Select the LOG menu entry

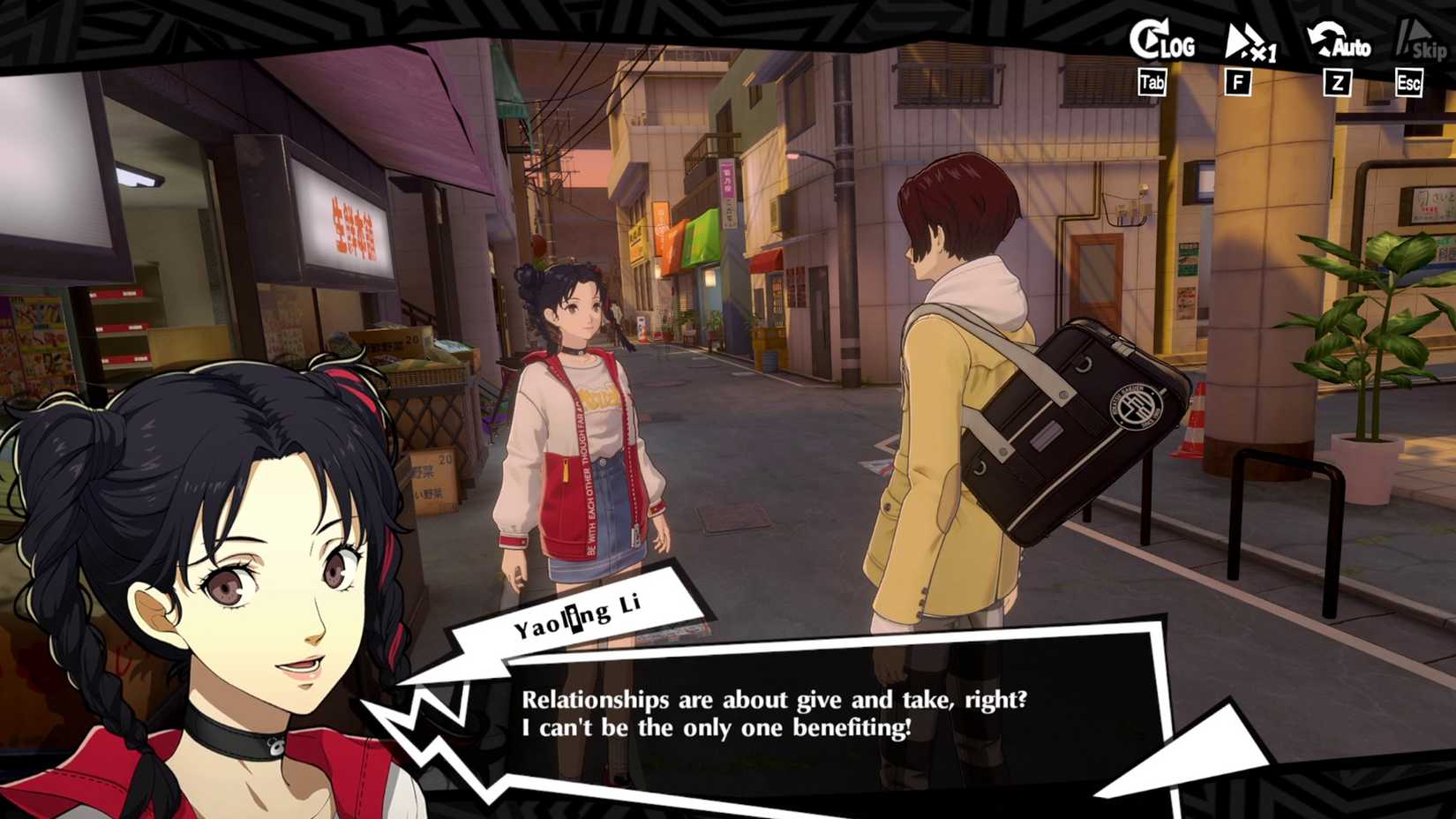[x=1177, y=46]
